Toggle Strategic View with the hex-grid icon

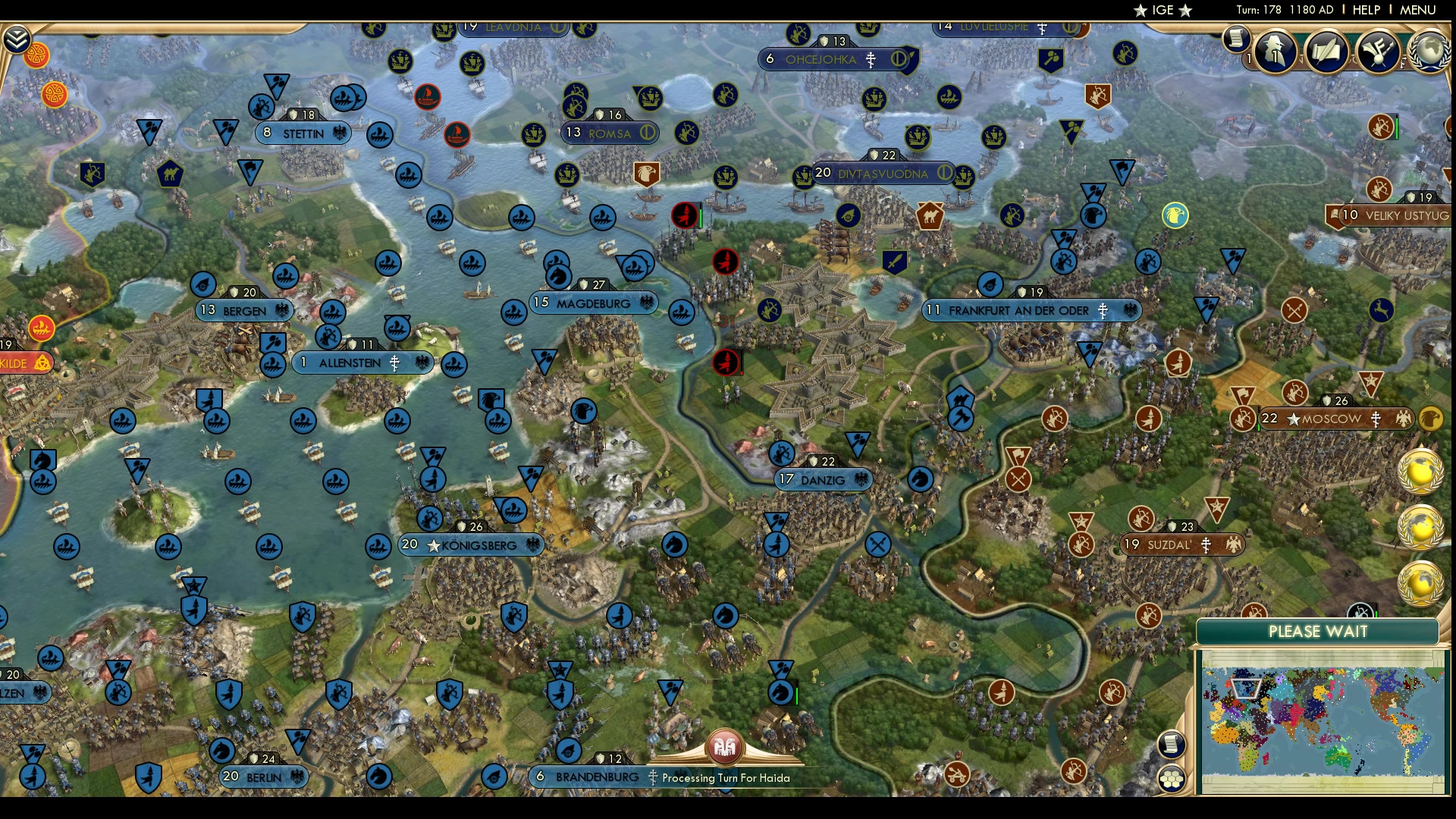(1172, 777)
